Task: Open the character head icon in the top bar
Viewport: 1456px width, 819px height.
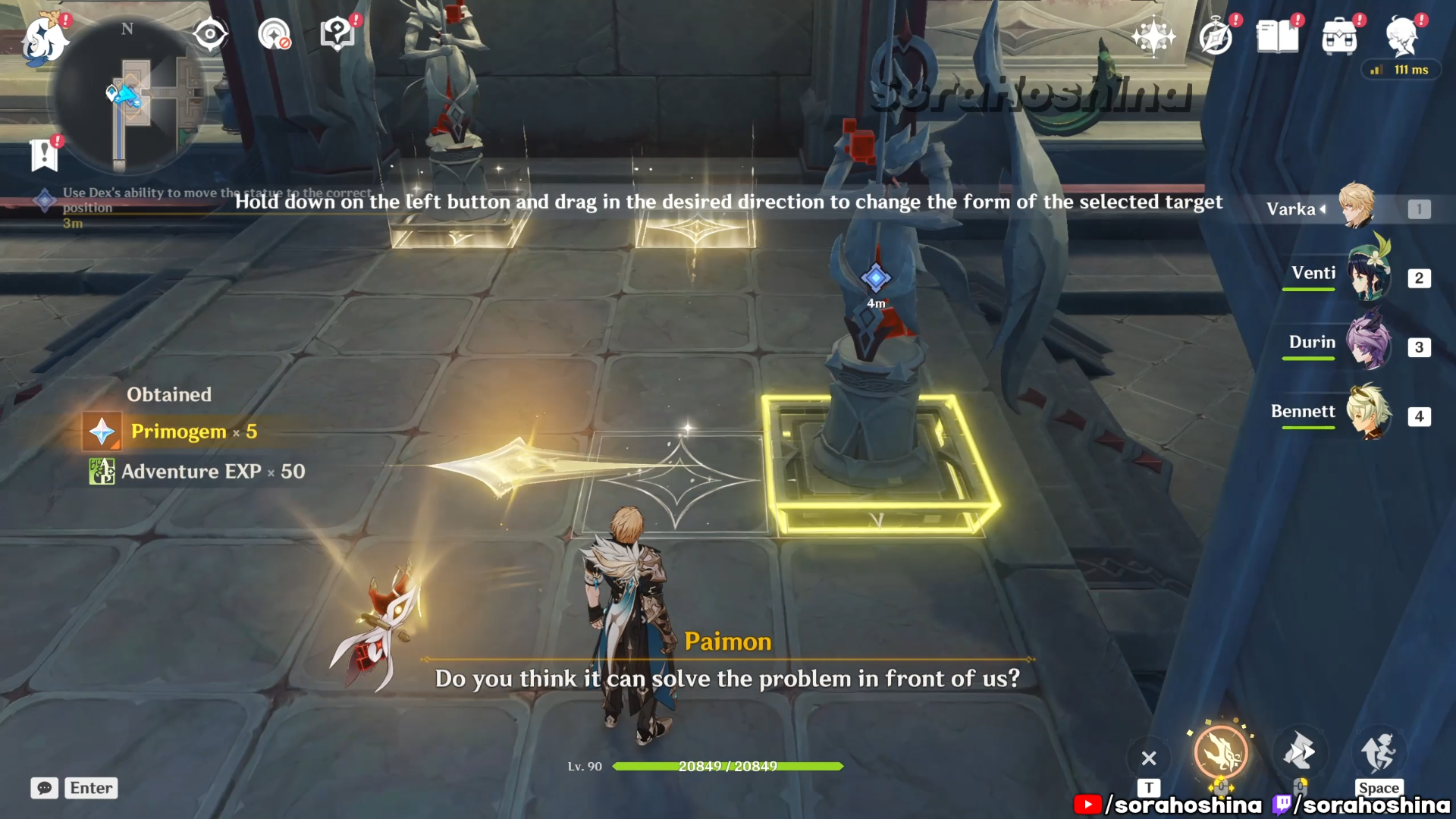Action: [x=1401, y=35]
